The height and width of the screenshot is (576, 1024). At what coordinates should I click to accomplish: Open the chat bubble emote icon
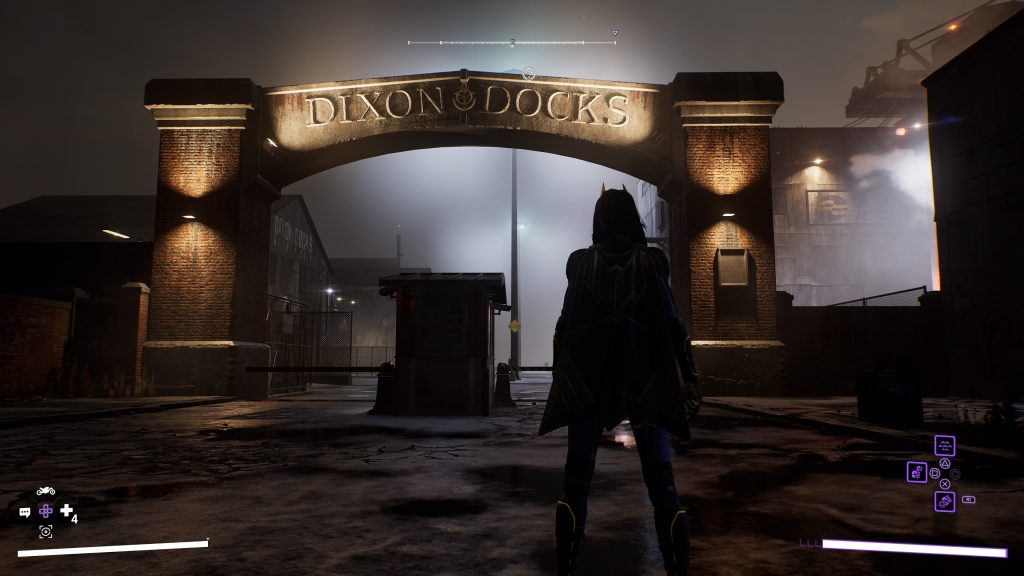tap(25, 512)
